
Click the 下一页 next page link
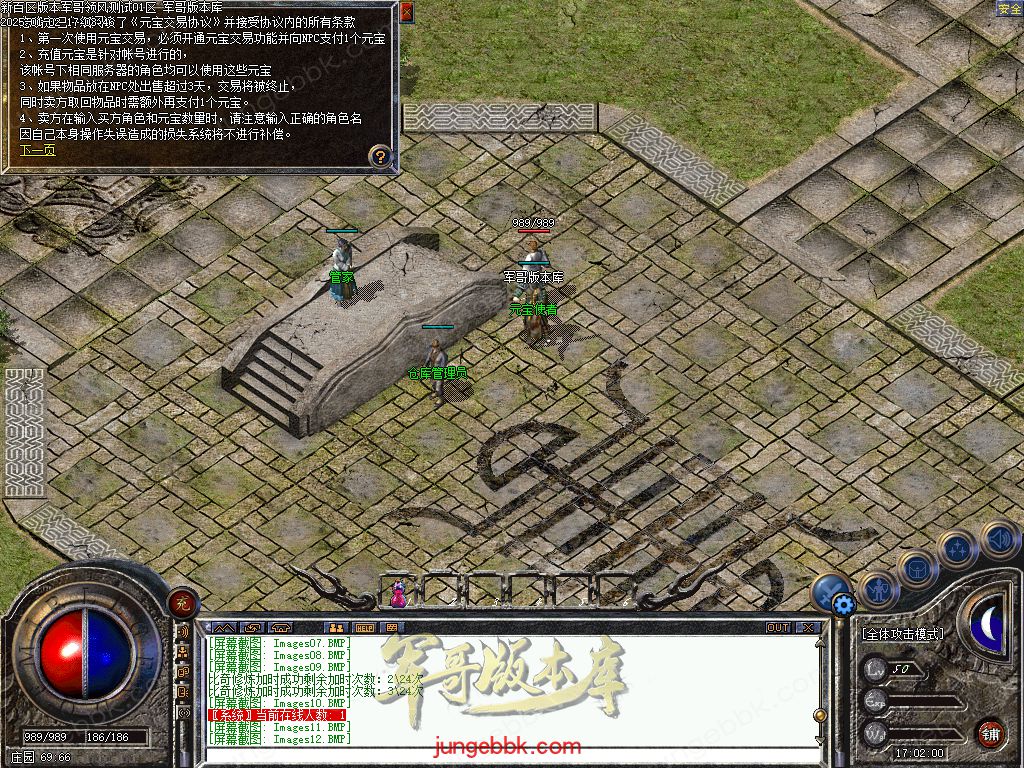point(38,151)
